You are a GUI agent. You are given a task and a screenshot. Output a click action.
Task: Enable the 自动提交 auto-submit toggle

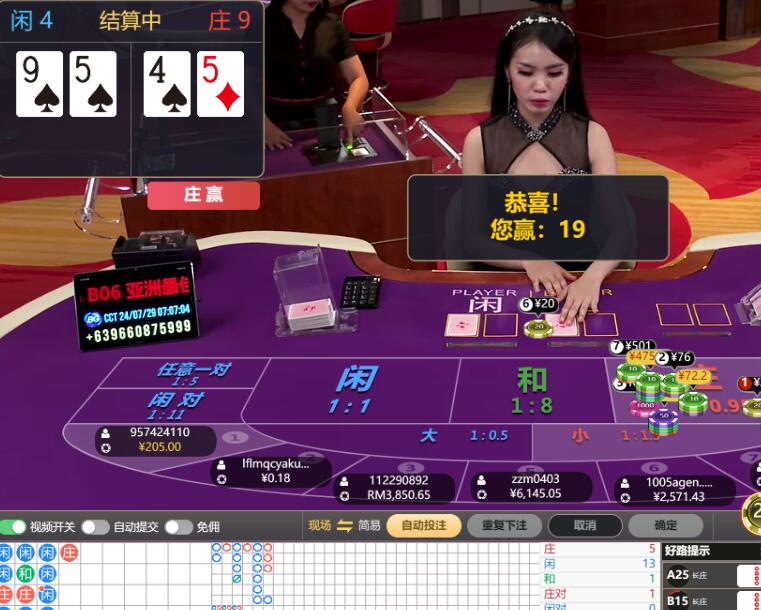coord(95,526)
